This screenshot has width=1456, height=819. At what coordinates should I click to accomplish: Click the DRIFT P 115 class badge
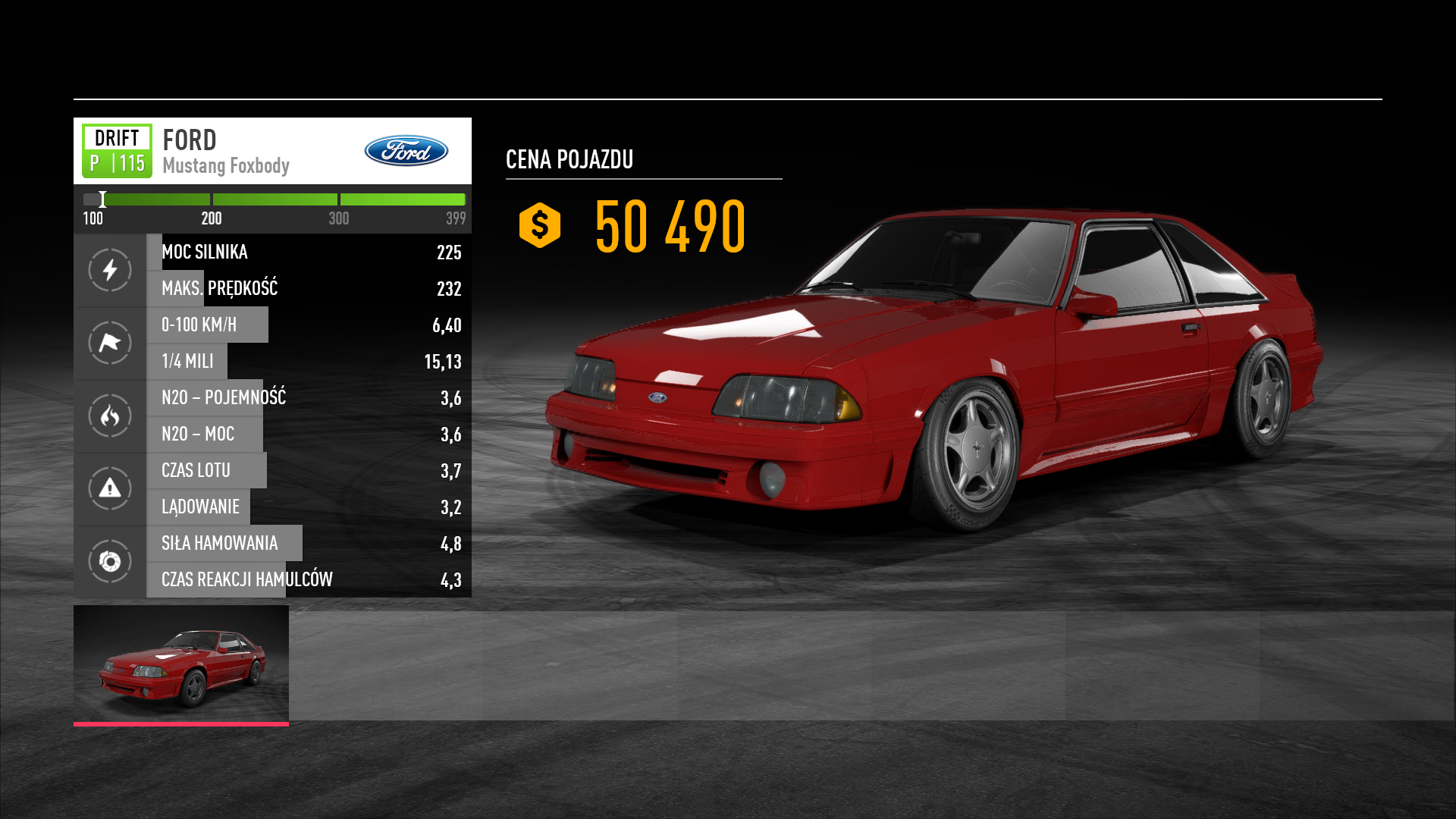117,151
